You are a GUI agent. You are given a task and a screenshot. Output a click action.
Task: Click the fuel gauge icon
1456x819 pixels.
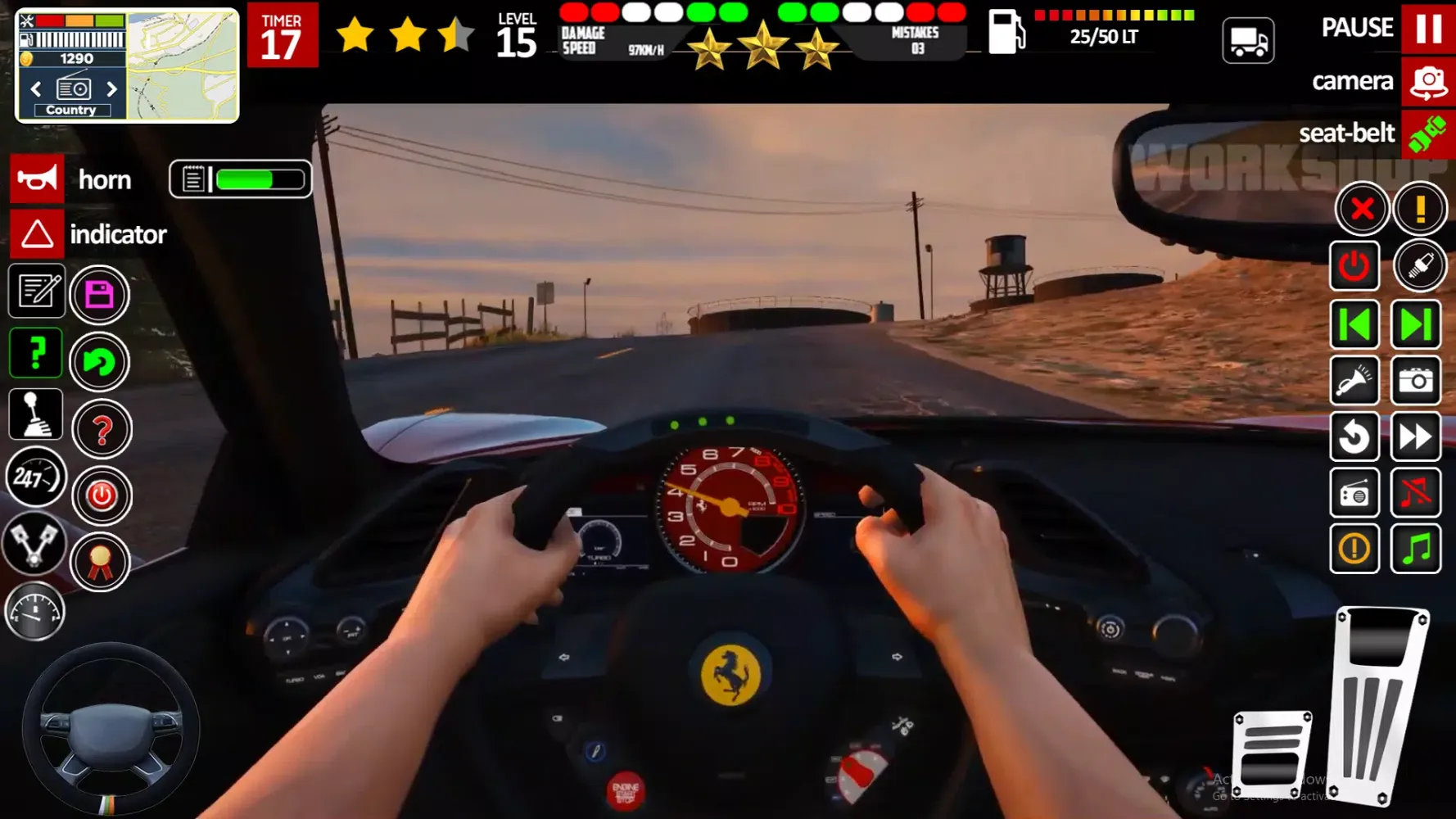pyautogui.click(x=35, y=611)
